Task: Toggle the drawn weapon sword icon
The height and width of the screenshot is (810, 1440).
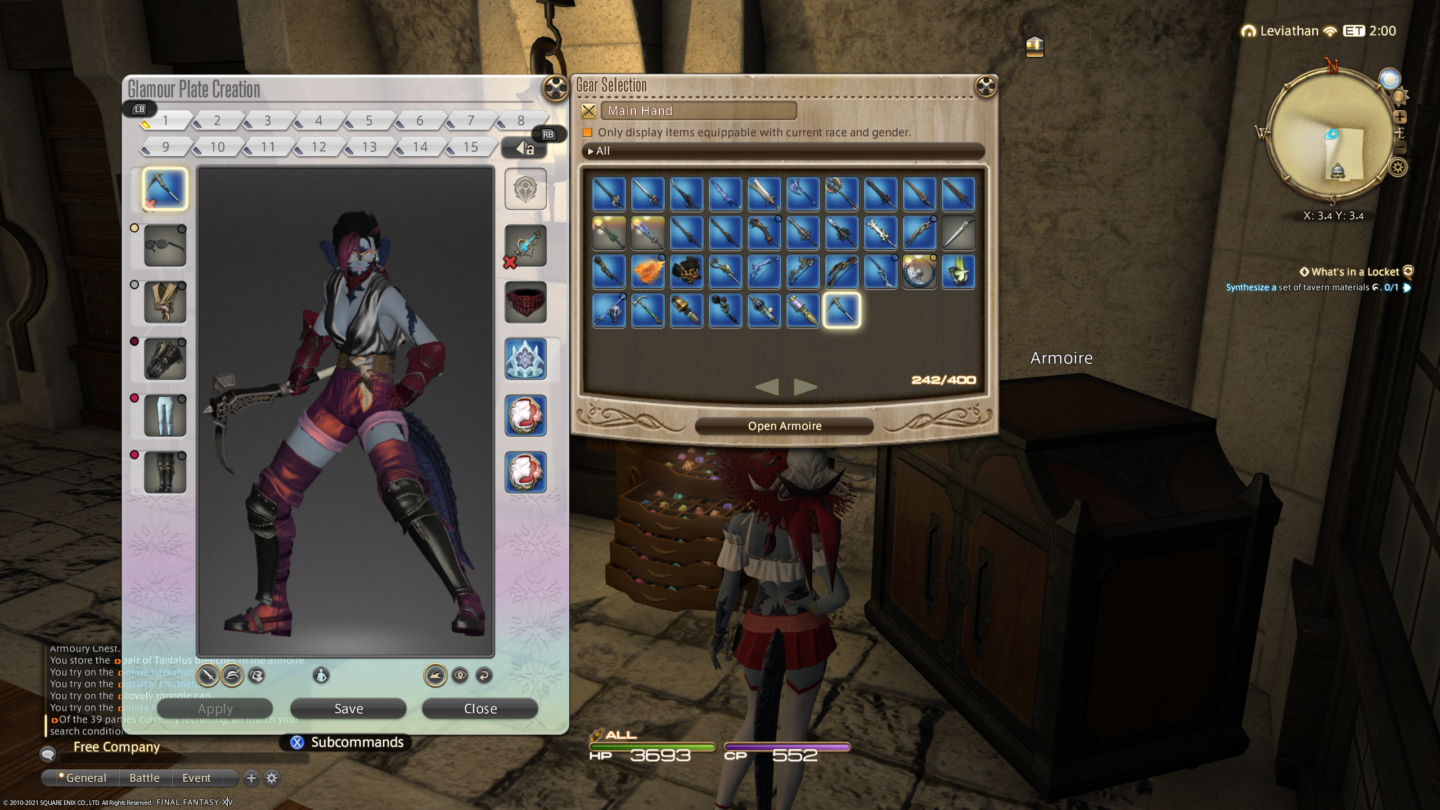Action: coord(207,675)
